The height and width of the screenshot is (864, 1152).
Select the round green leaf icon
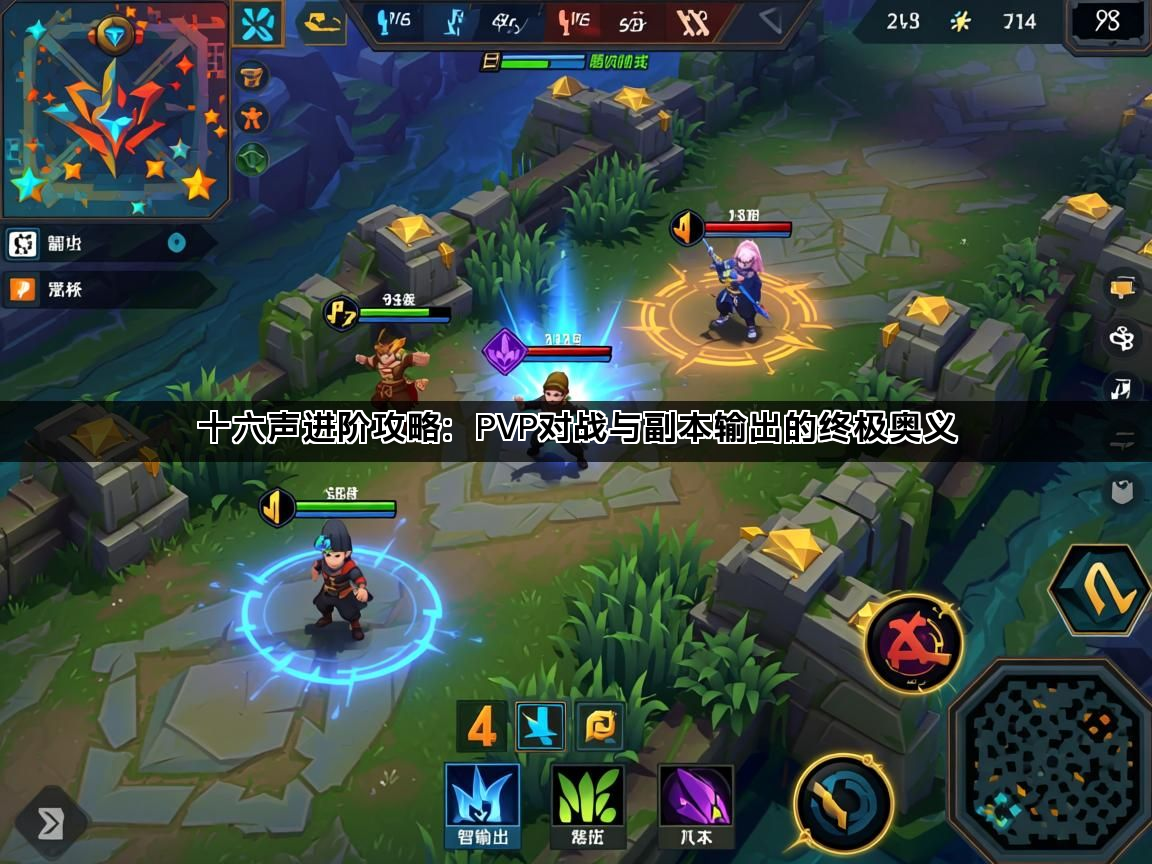pyautogui.click(x=252, y=157)
